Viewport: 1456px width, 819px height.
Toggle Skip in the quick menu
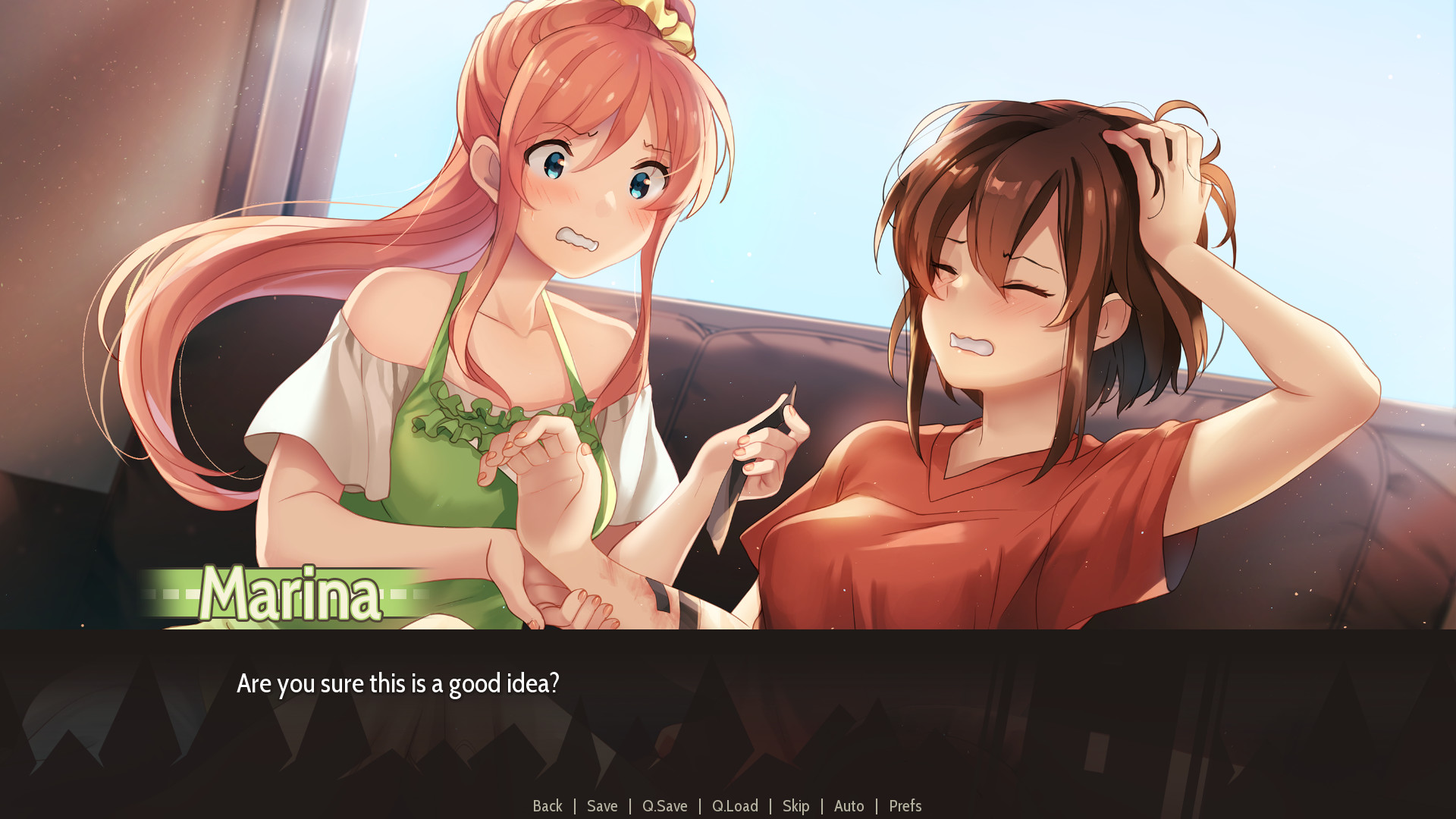pyautogui.click(x=795, y=806)
